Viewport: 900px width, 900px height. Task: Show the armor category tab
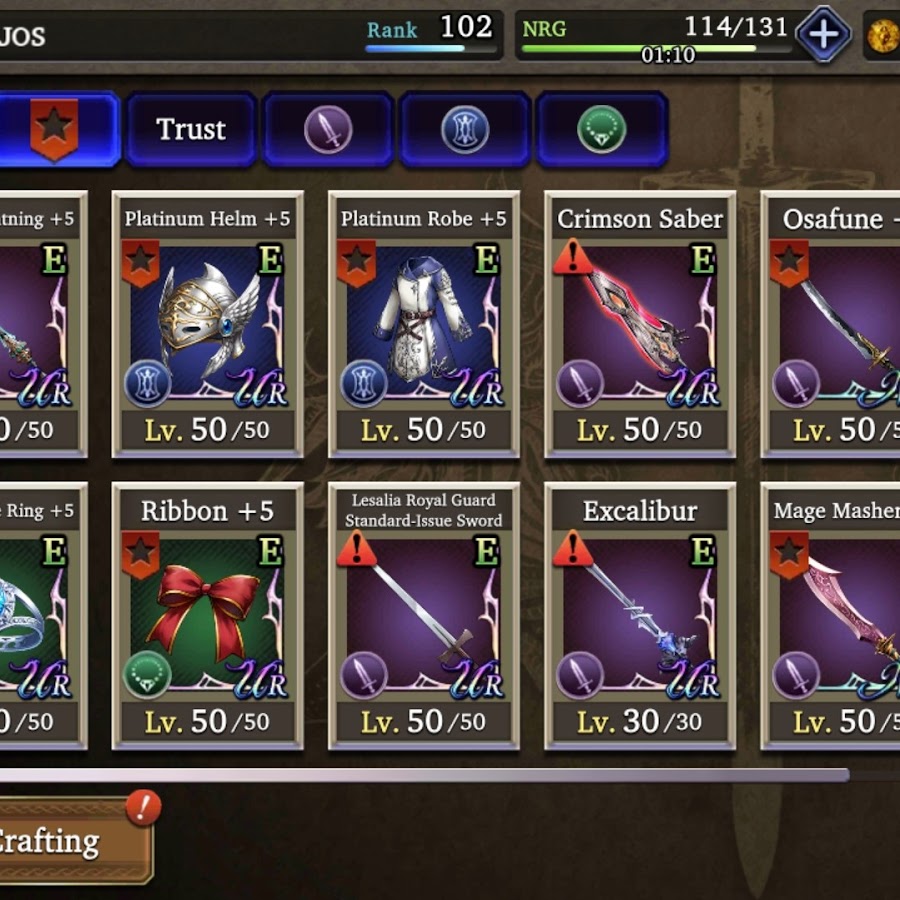coord(465,130)
